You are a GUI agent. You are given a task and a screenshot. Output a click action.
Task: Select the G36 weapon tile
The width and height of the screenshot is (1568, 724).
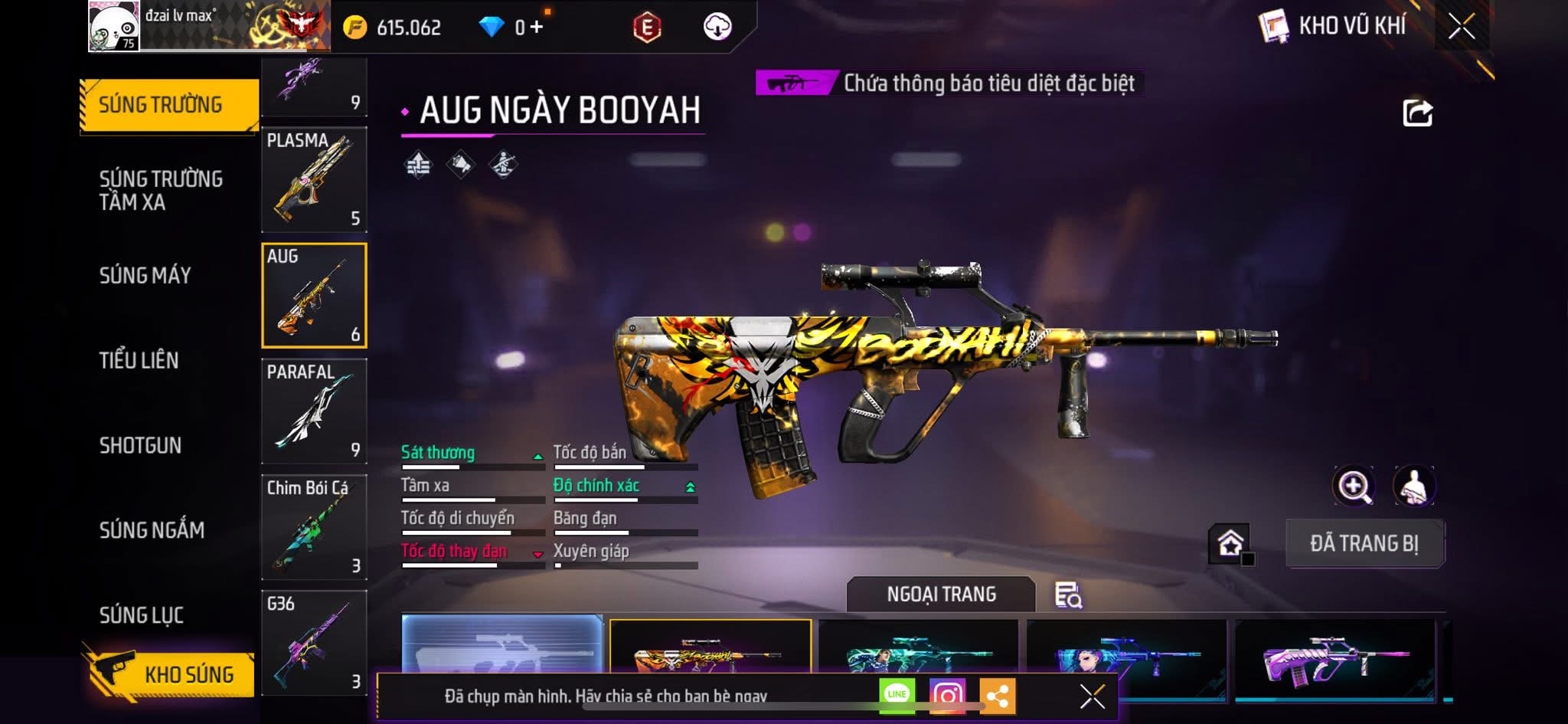[x=314, y=642]
